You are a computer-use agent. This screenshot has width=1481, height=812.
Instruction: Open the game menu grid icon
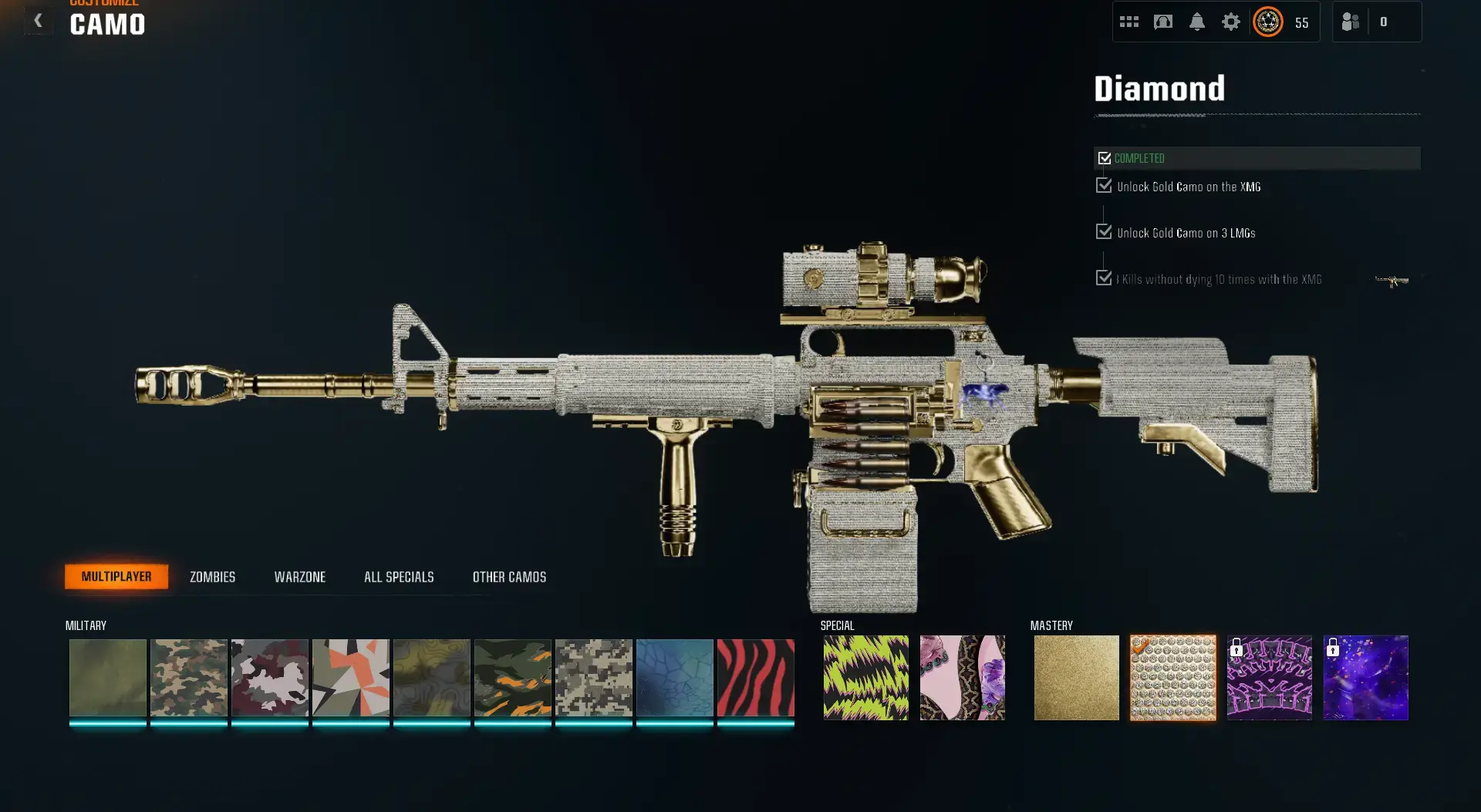pos(1129,21)
